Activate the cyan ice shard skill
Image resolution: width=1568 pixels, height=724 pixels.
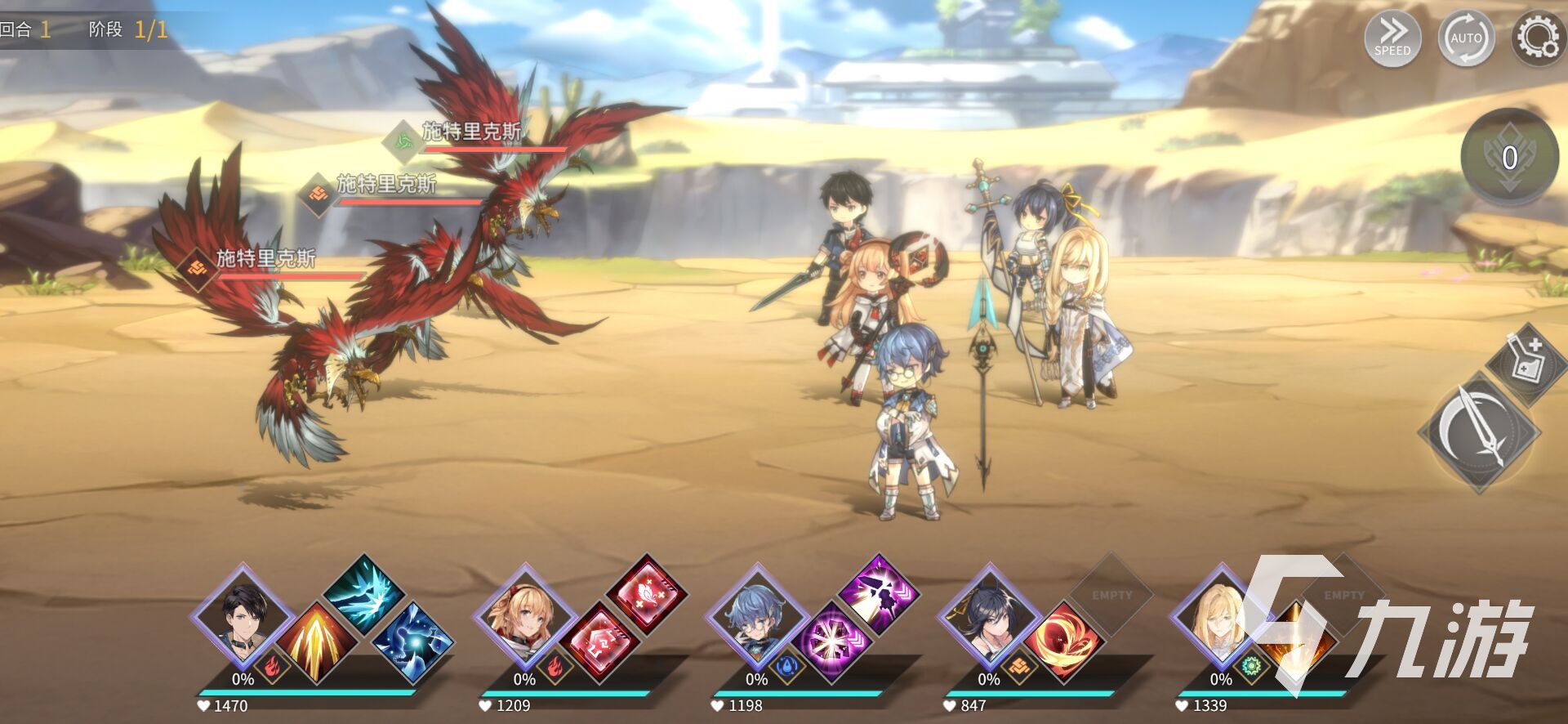pyautogui.click(x=363, y=594)
